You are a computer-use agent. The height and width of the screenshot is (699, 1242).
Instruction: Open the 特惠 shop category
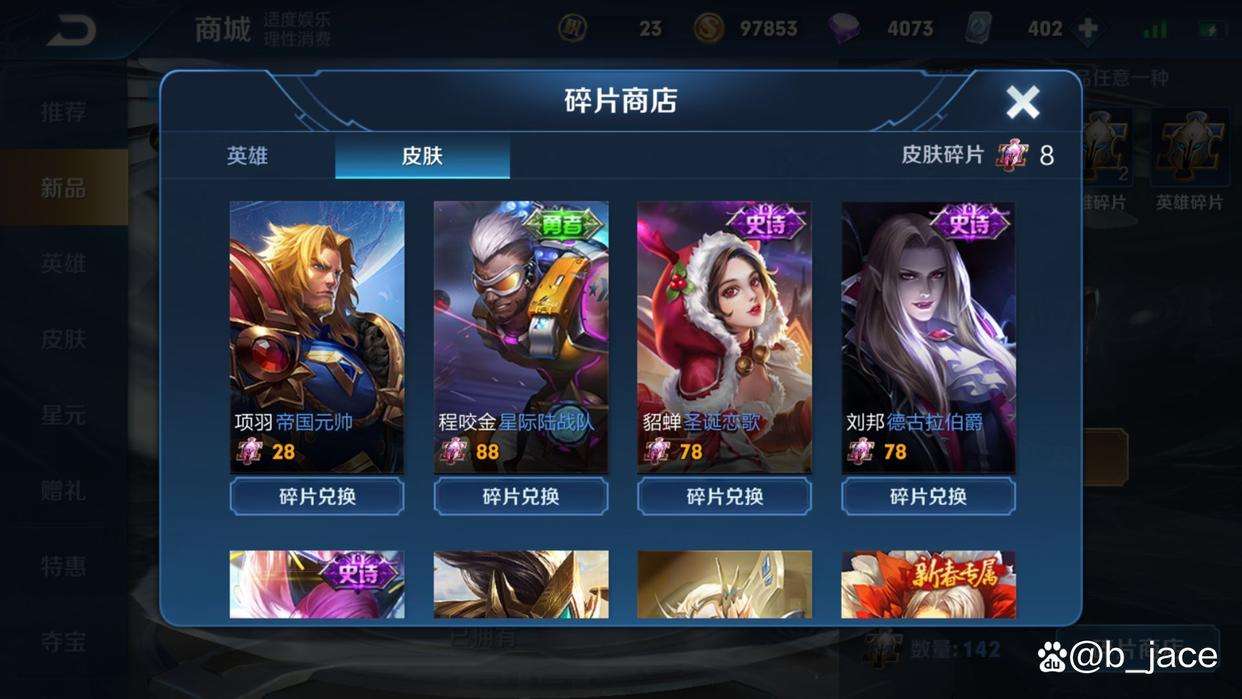pyautogui.click(x=63, y=567)
